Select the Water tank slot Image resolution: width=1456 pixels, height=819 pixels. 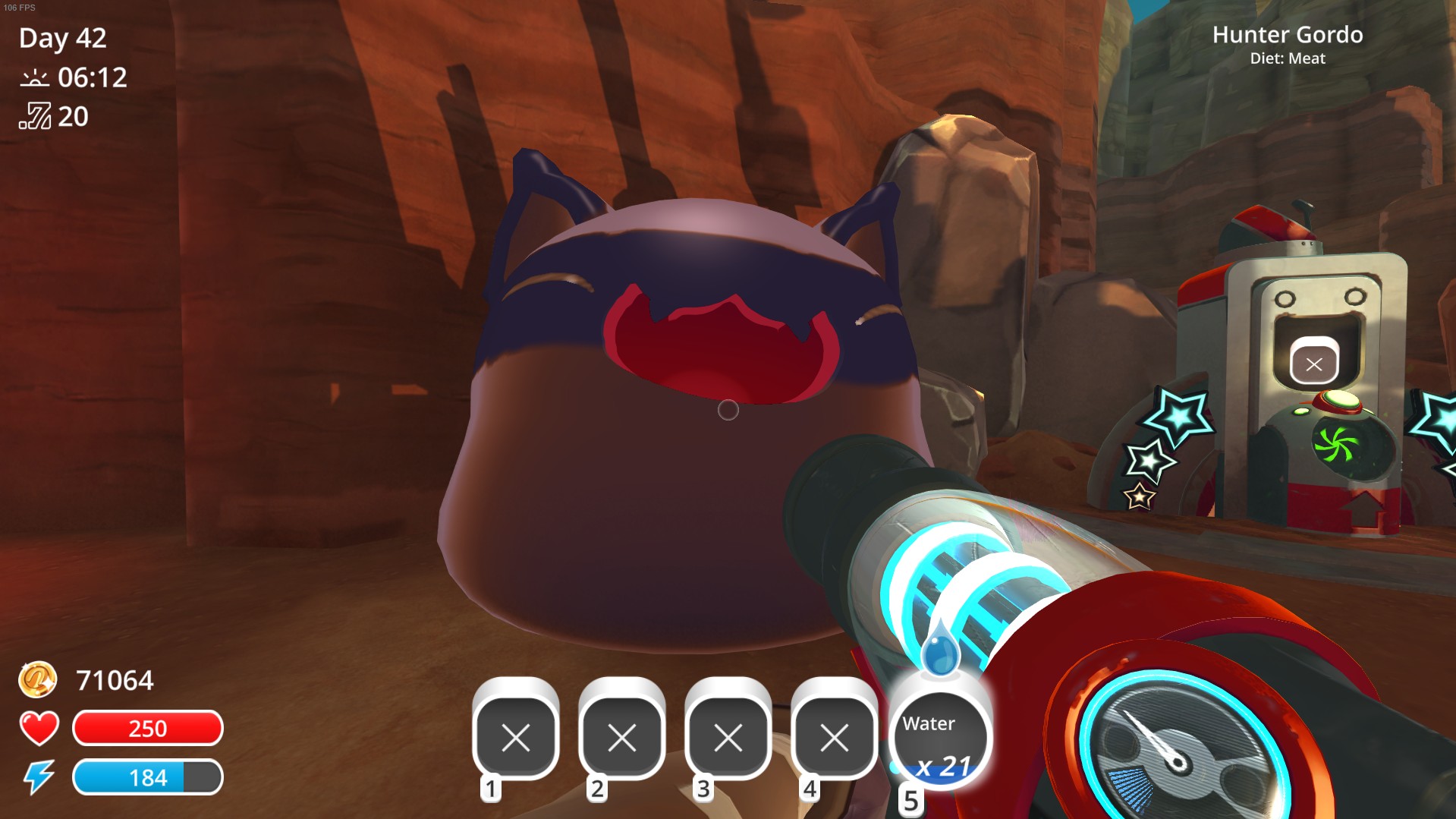940,739
